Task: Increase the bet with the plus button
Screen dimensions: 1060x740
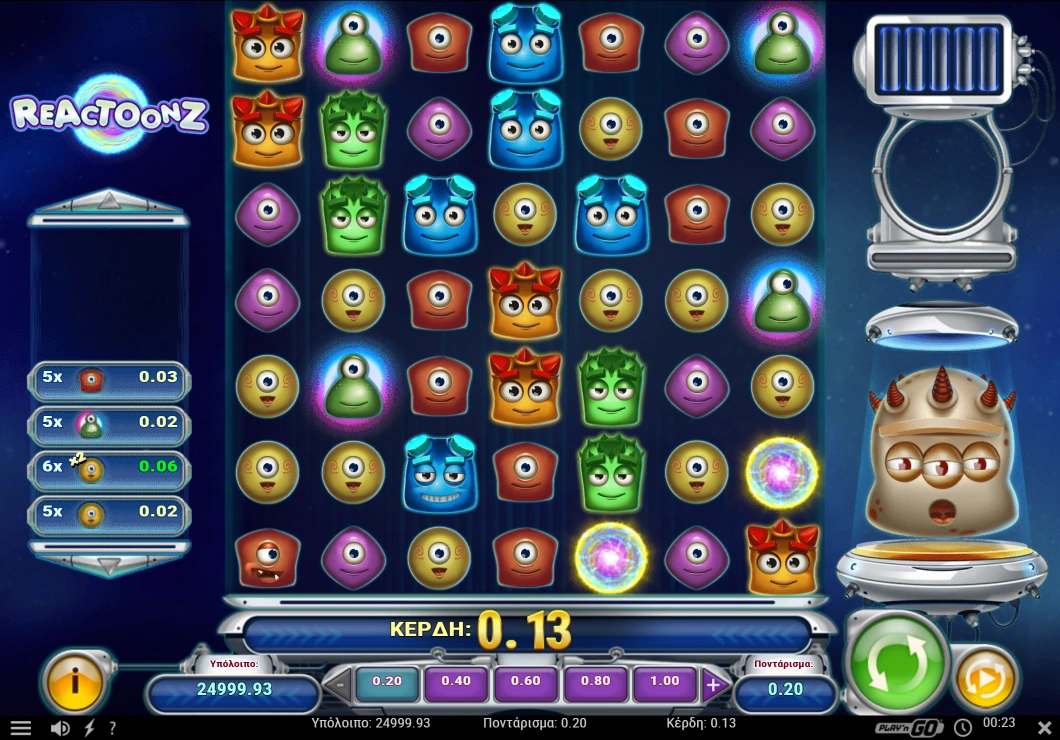Action: (713, 685)
